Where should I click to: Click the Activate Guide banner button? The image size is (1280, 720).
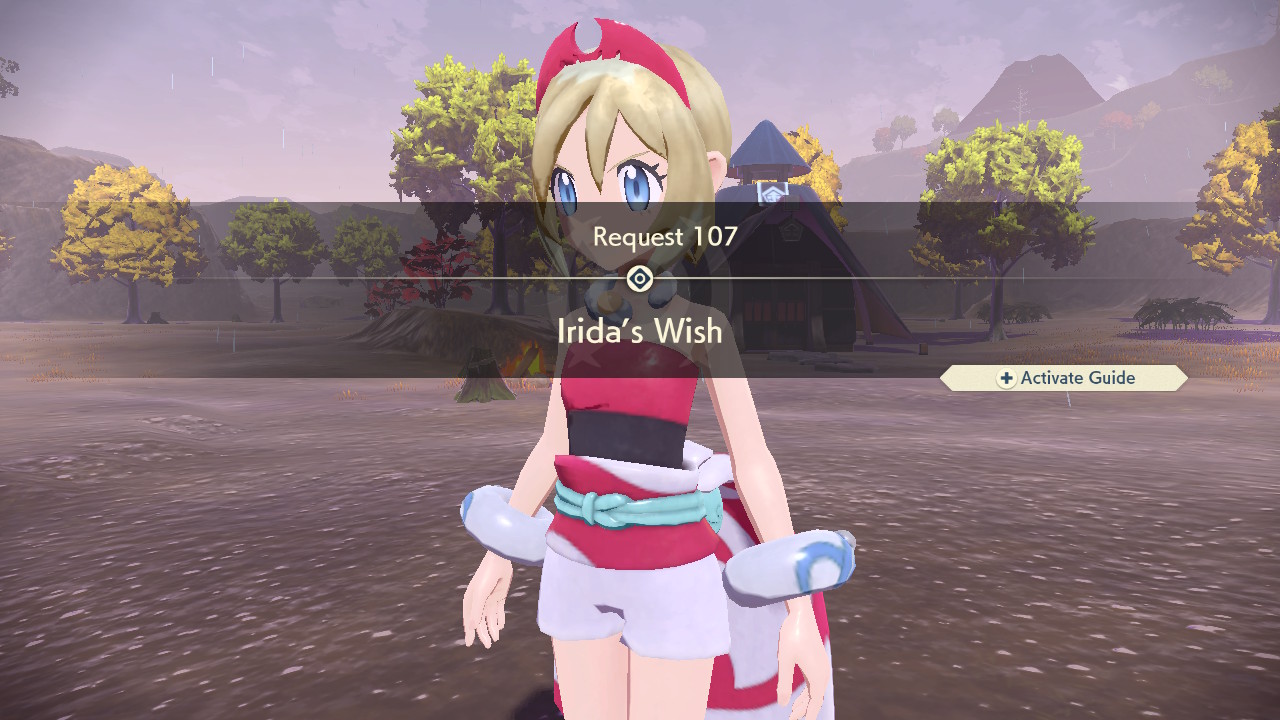point(1062,378)
